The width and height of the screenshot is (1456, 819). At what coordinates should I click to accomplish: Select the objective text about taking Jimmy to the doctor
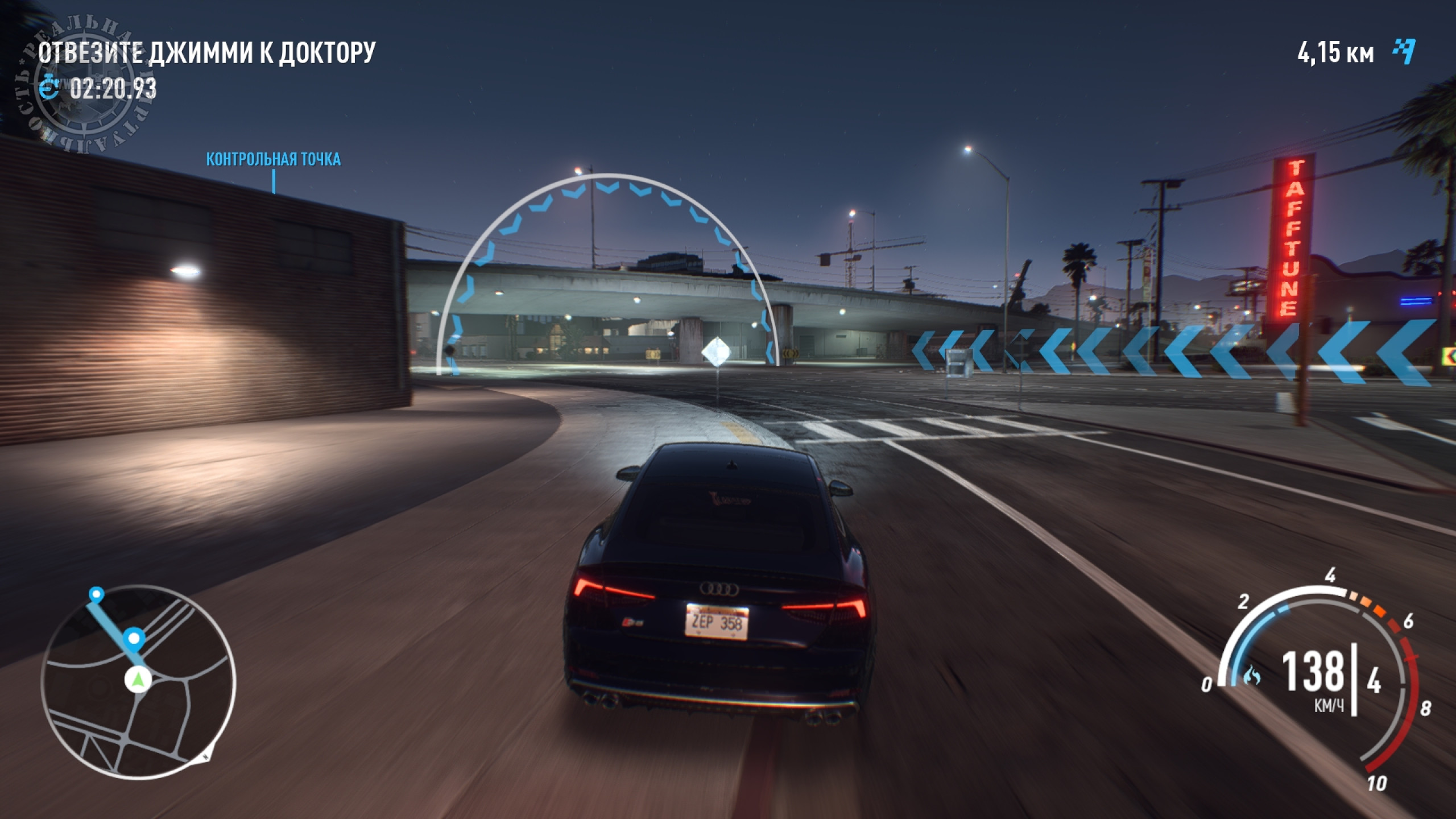[x=206, y=53]
